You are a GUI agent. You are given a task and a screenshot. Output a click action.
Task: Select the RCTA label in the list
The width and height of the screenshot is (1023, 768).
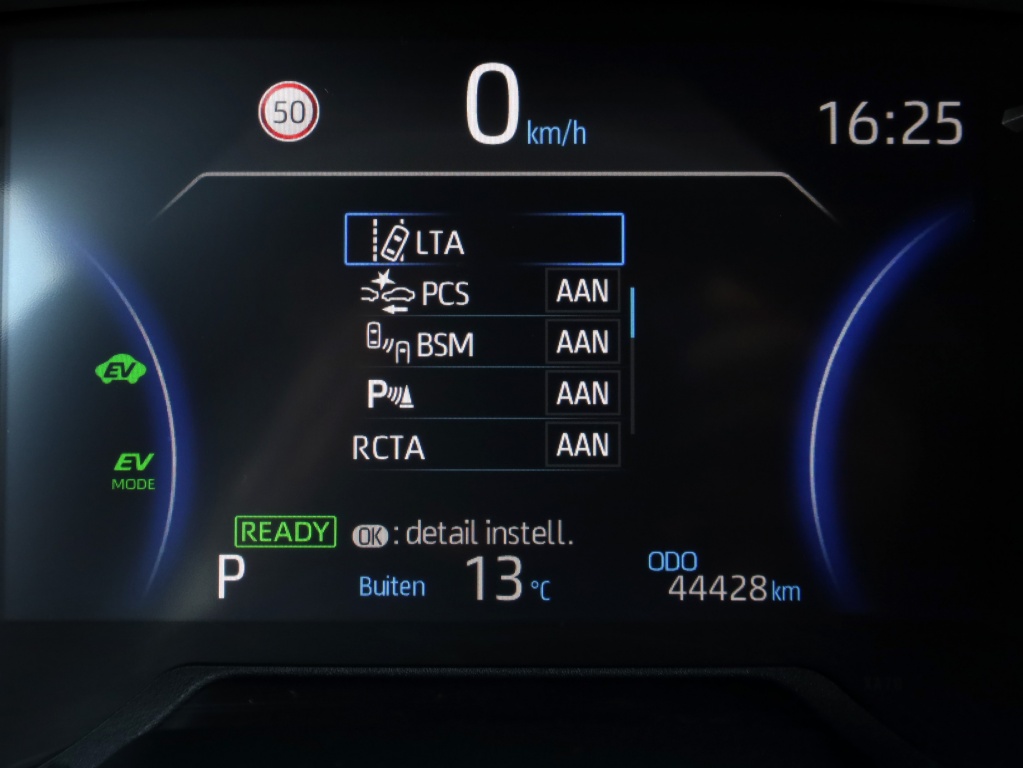click(x=389, y=448)
